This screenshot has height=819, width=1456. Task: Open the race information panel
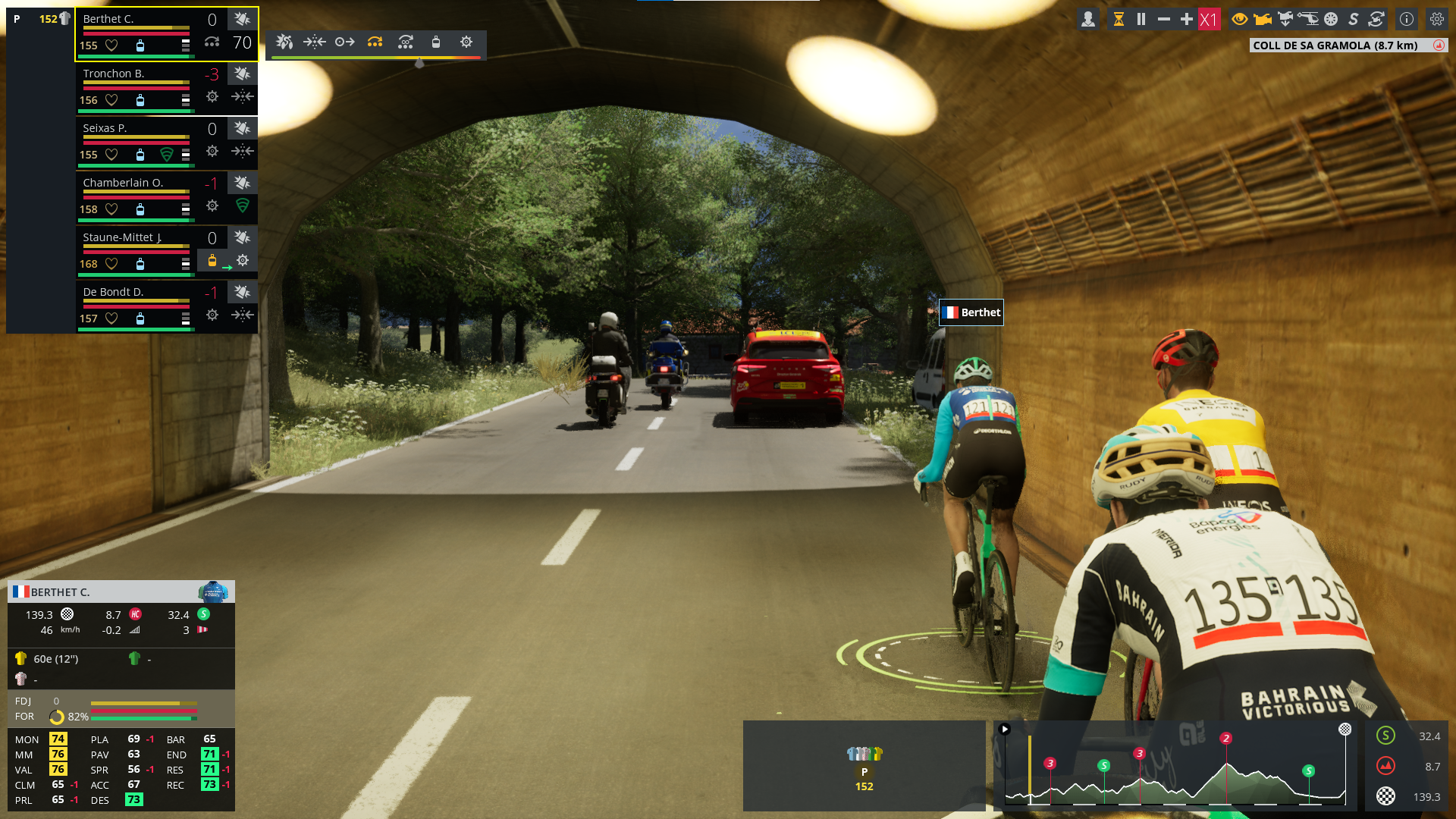click(1407, 20)
